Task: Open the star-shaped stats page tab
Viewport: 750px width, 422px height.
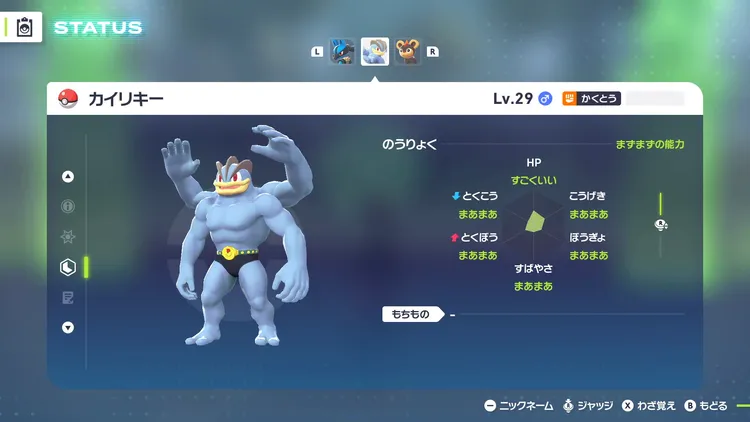Action: (x=68, y=237)
